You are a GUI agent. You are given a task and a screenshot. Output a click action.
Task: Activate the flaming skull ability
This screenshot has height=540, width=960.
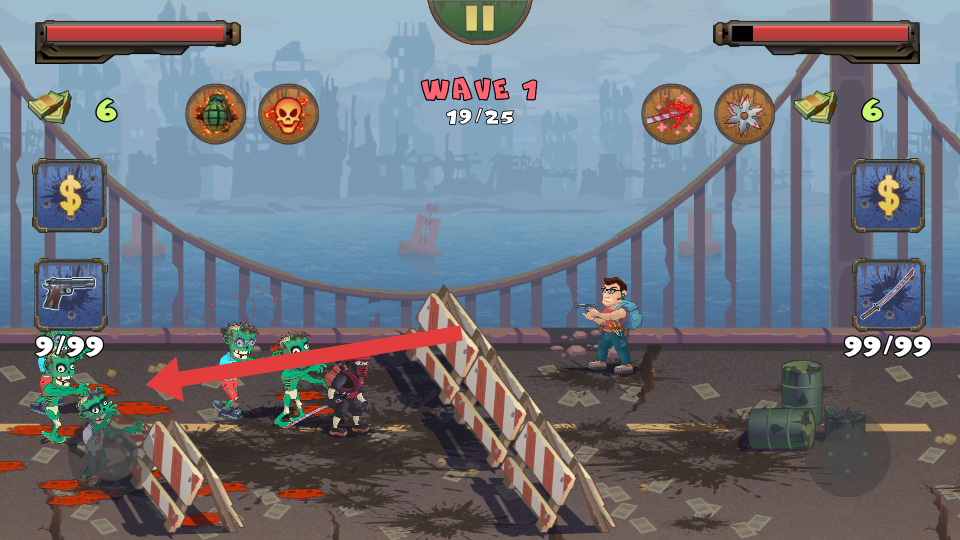[x=288, y=114]
